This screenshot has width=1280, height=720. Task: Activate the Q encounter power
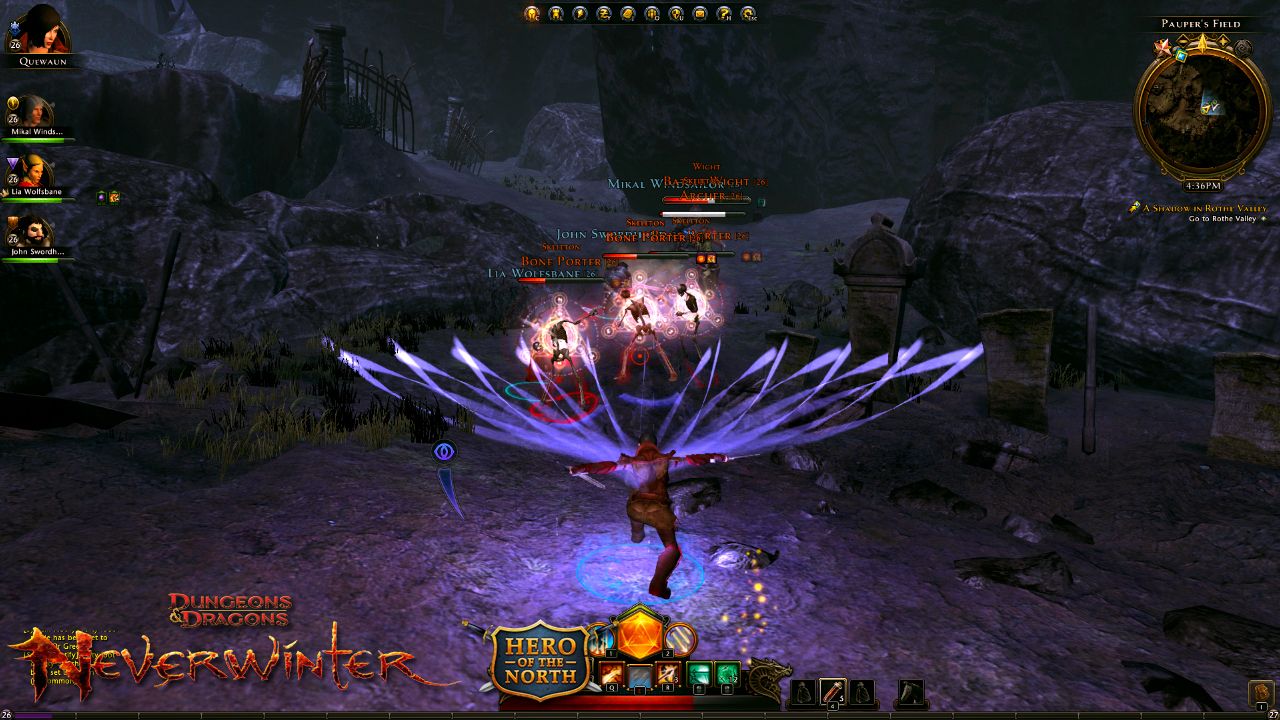pyautogui.click(x=612, y=675)
